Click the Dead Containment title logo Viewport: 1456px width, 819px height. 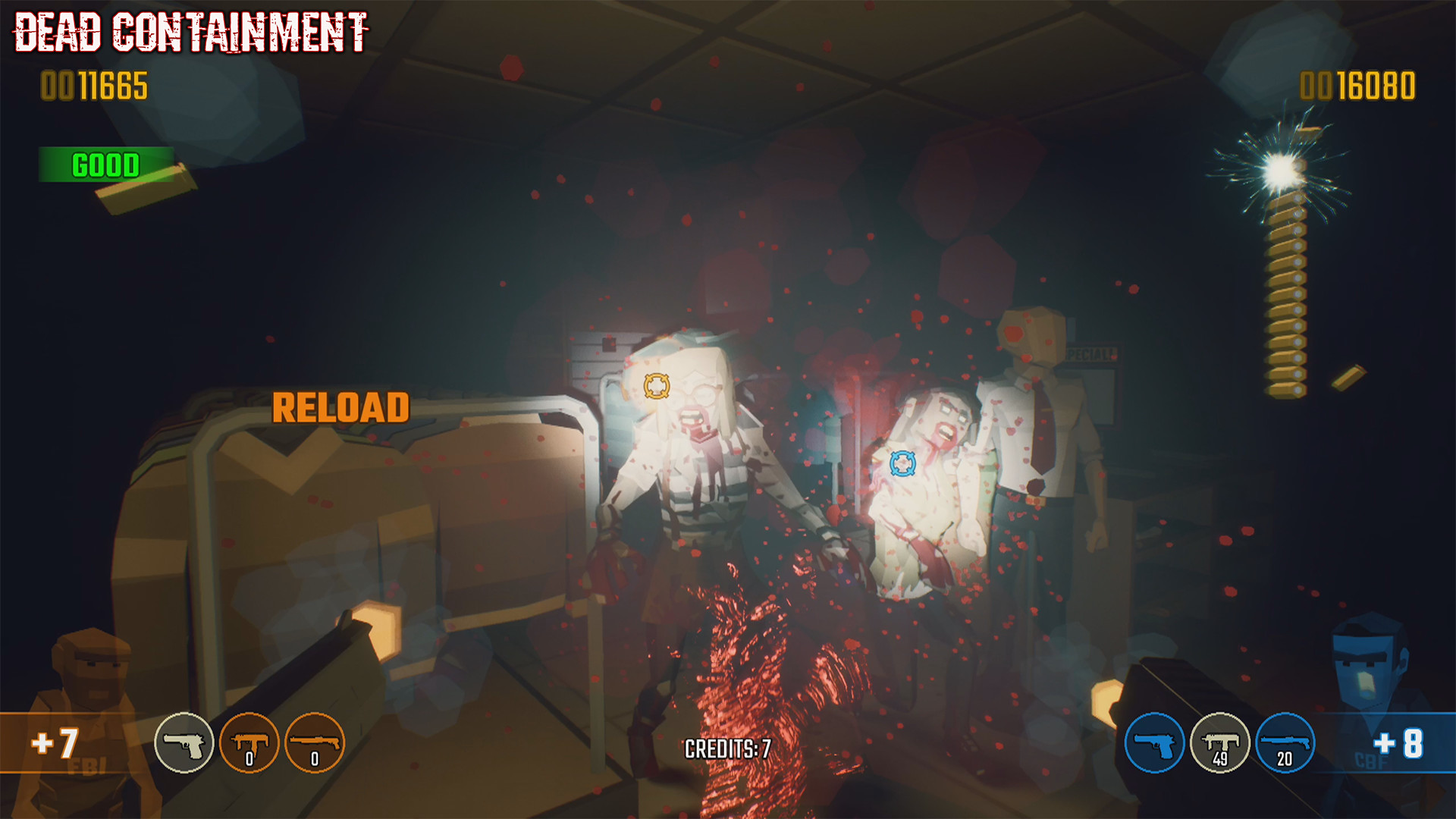[x=190, y=32]
